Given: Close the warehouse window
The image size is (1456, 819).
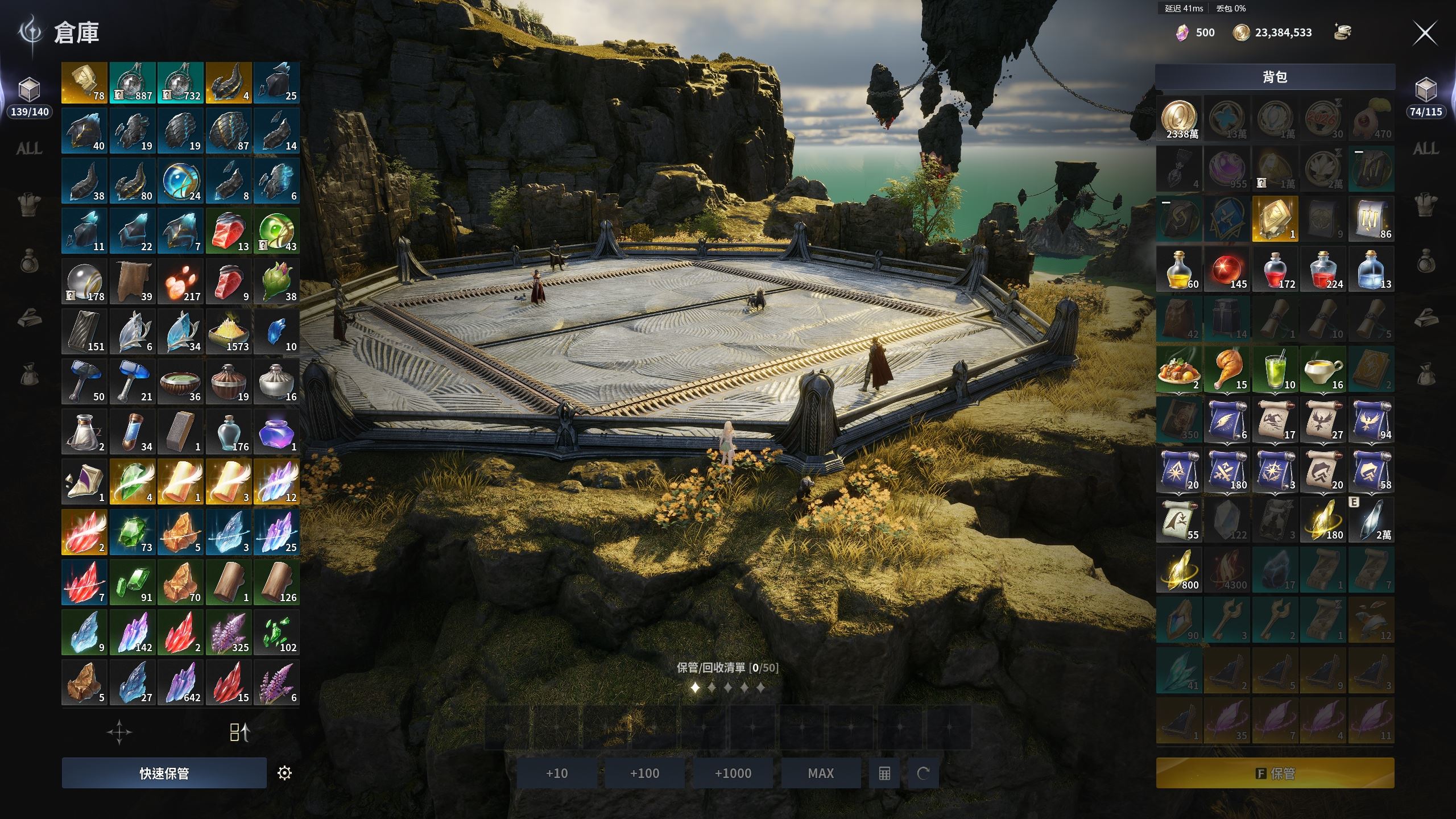Looking at the screenshot, I should pyautogui.click(x=1425, y=34).
